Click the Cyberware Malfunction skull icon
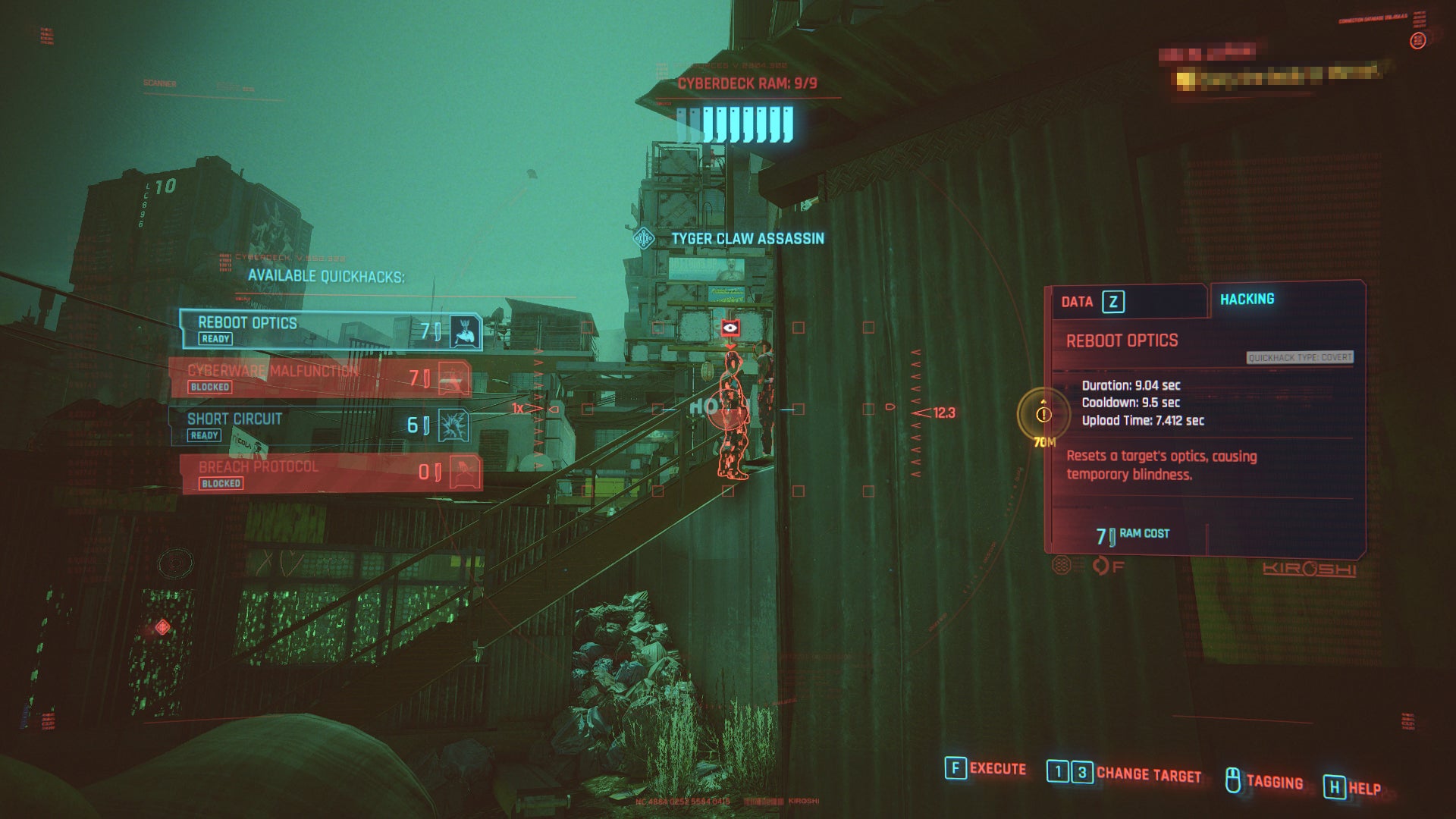 (453, 377)
